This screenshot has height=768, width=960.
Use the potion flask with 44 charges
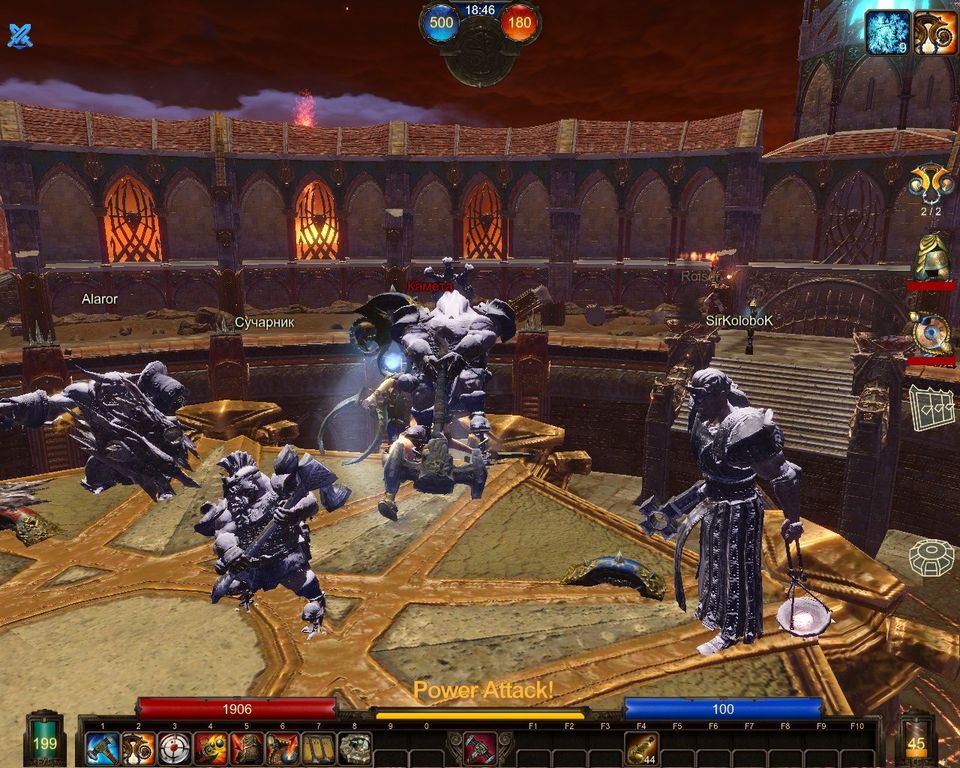641,748
